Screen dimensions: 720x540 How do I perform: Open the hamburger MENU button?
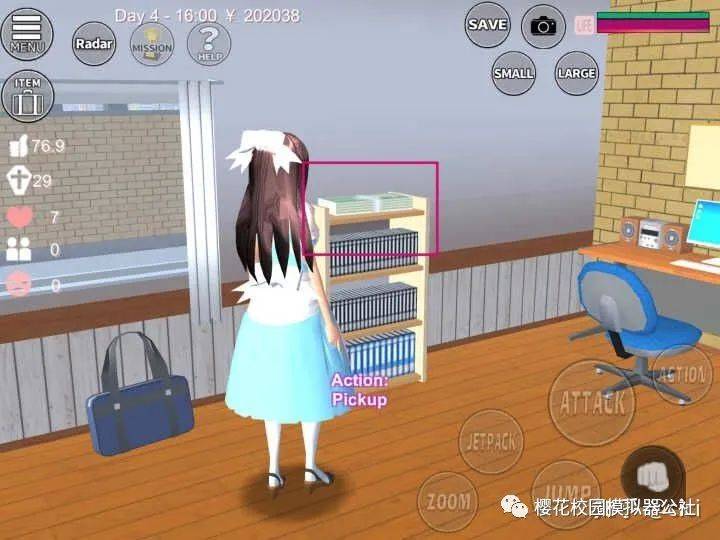click(28, 34)
